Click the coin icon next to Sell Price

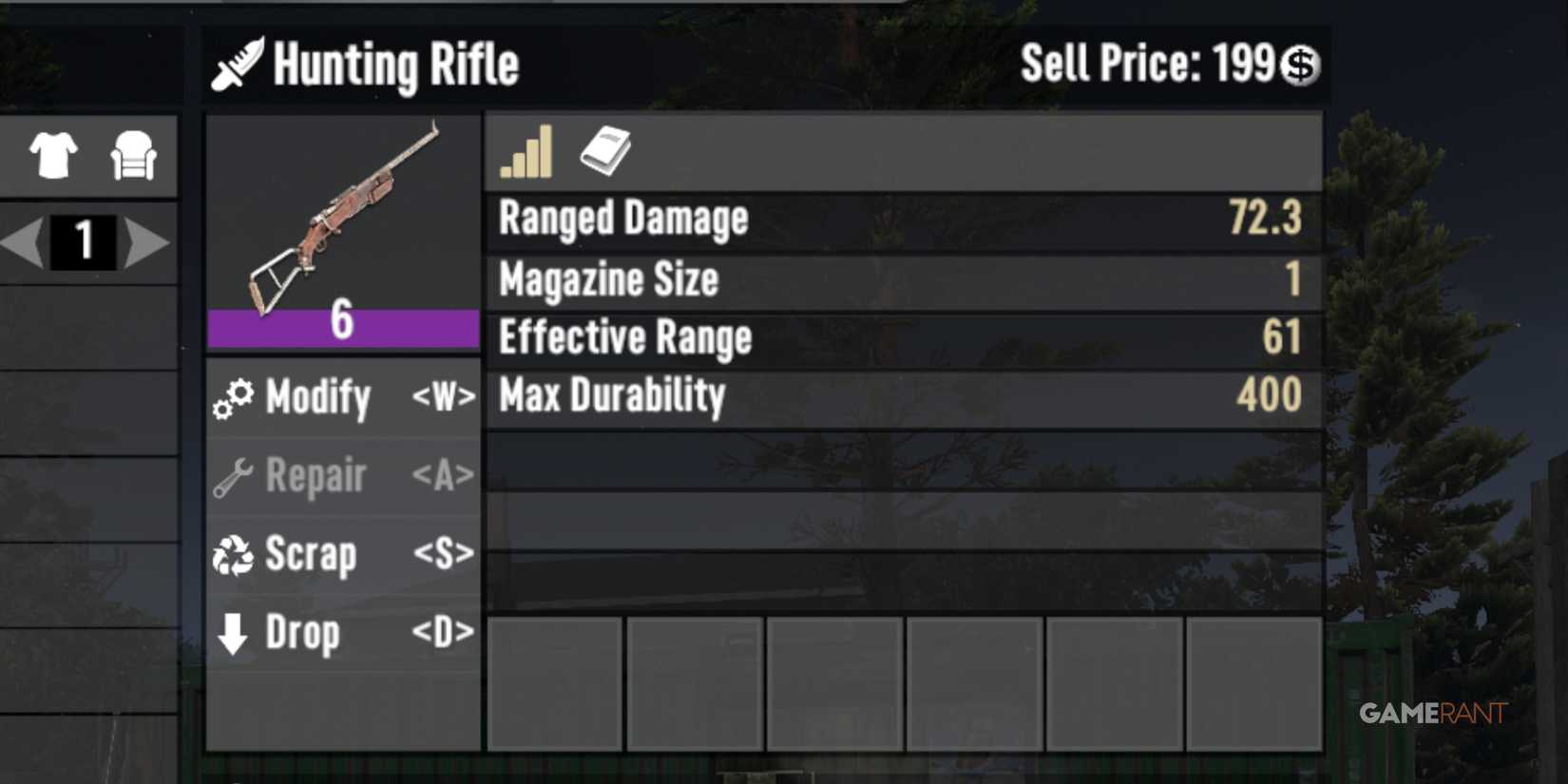click(x=1302, y=65)
